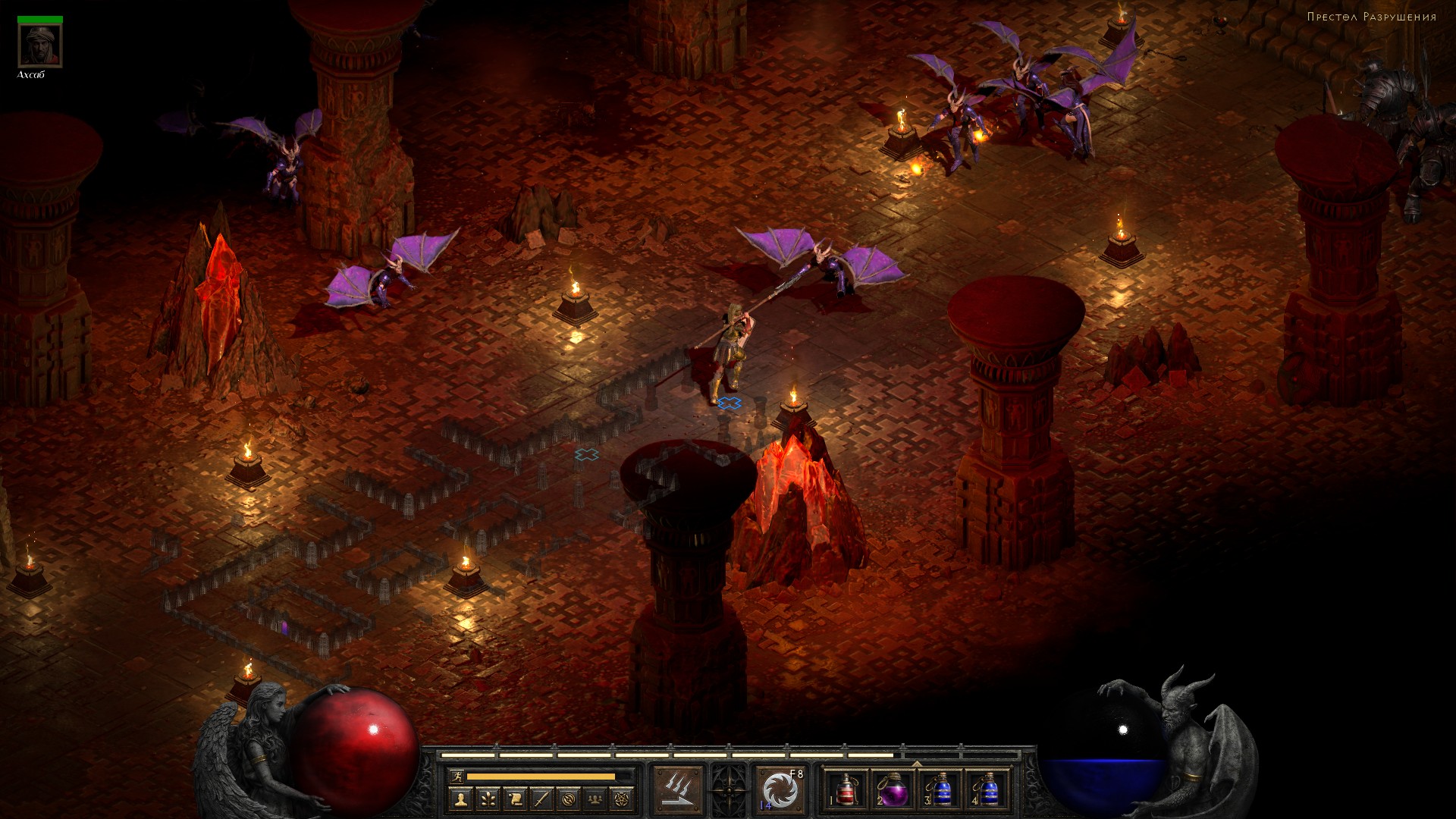Use the blue mana potion in belt slot 4
This screenshot has width=1456, height=819.
pos(988,790)
